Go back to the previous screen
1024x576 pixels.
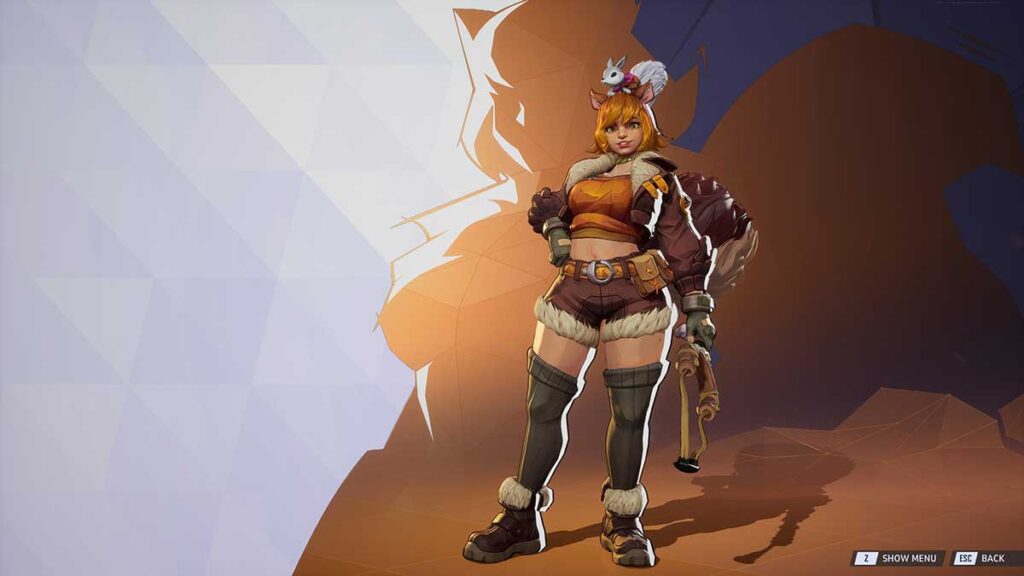click(980, 558)
